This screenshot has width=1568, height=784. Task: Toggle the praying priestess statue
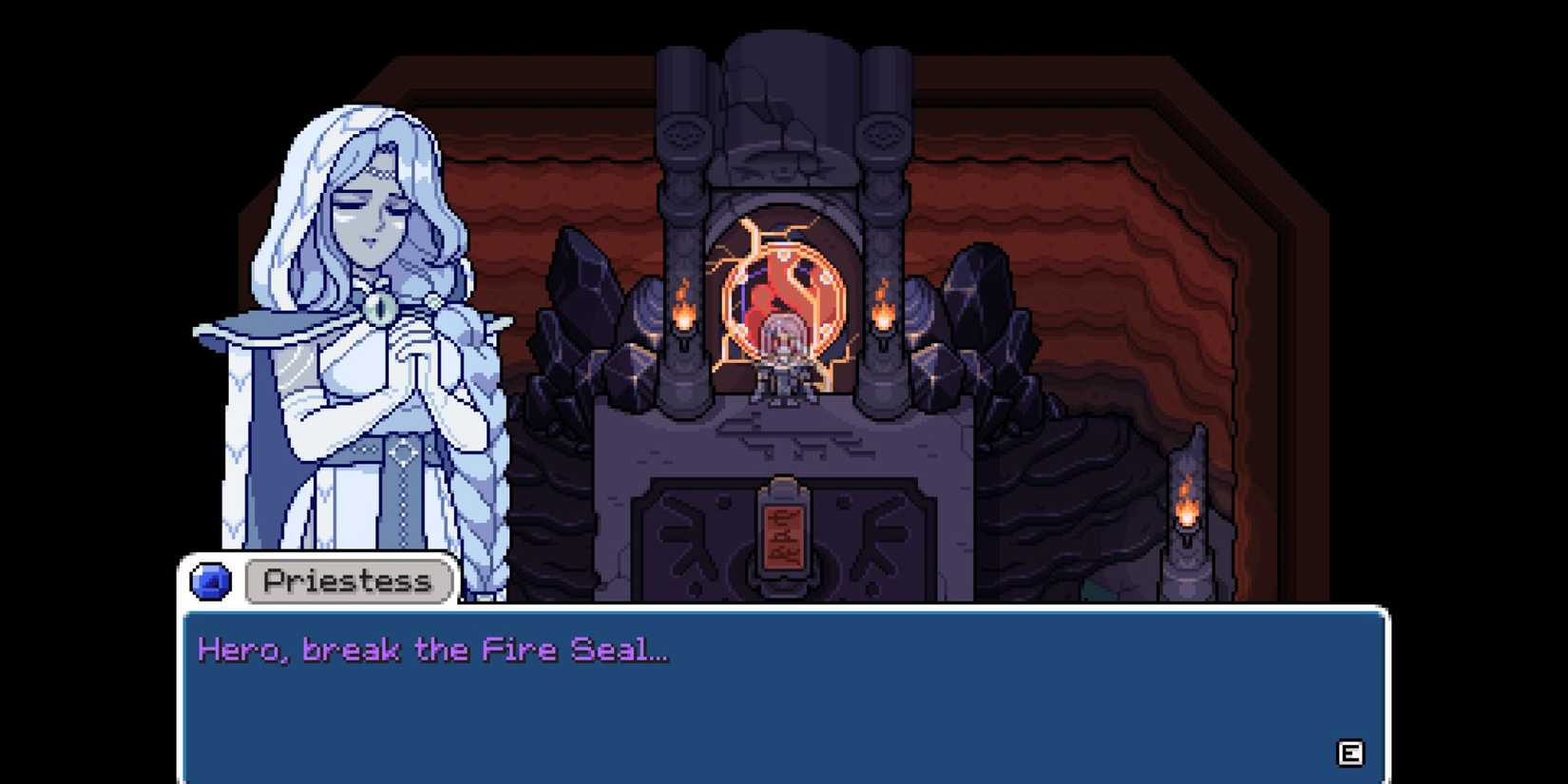tap(352, 333)
